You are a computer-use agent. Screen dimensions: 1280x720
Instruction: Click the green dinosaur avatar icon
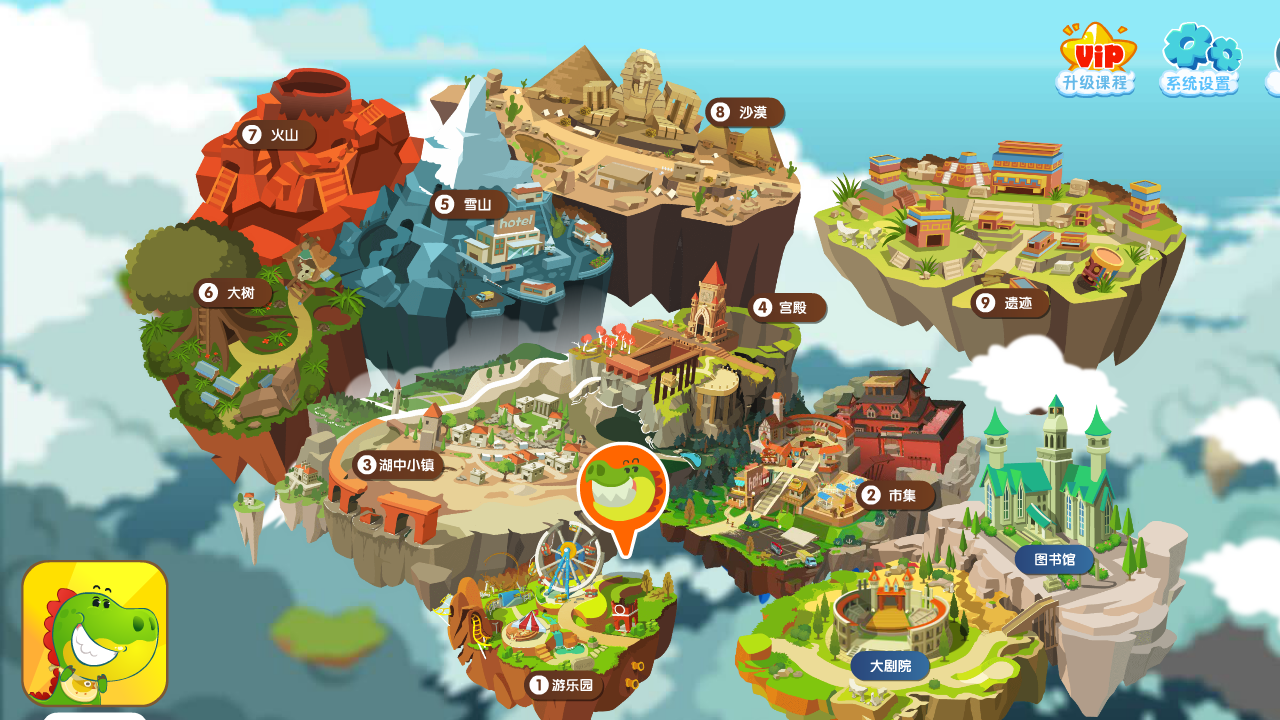coord(95,632)
